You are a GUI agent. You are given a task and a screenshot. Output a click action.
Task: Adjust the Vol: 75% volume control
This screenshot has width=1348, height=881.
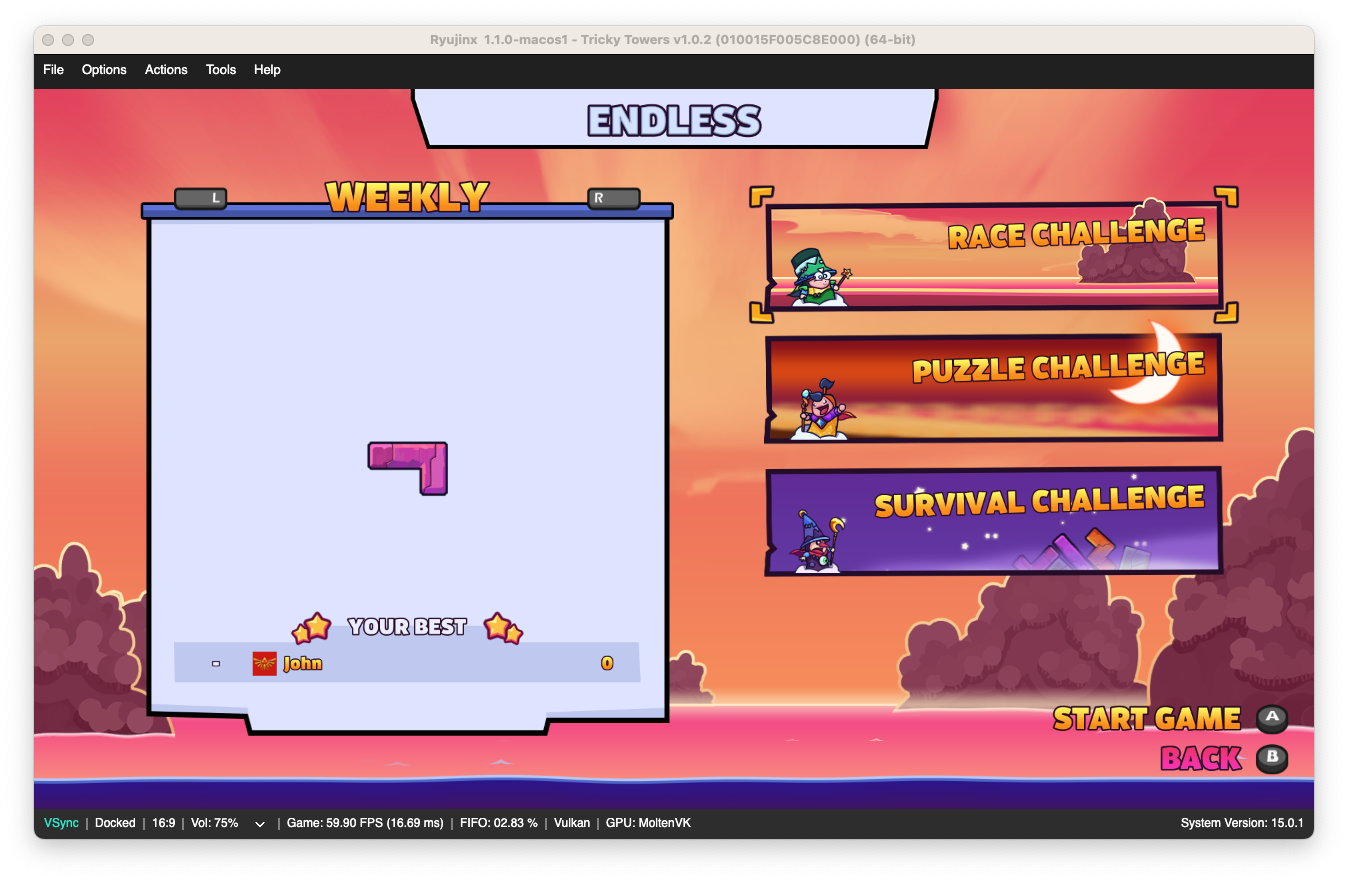[214, 823]
